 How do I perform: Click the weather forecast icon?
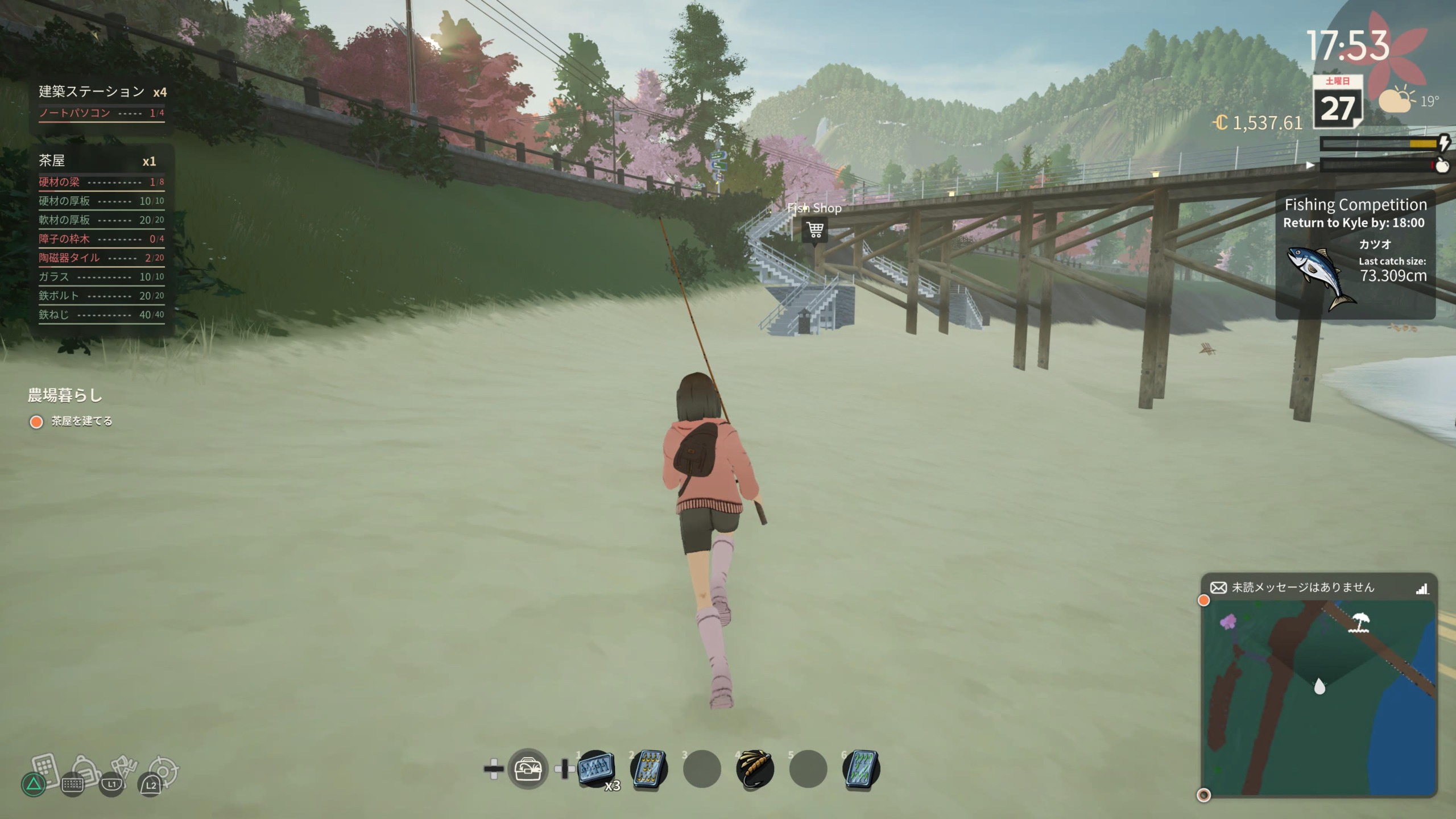1397,101
